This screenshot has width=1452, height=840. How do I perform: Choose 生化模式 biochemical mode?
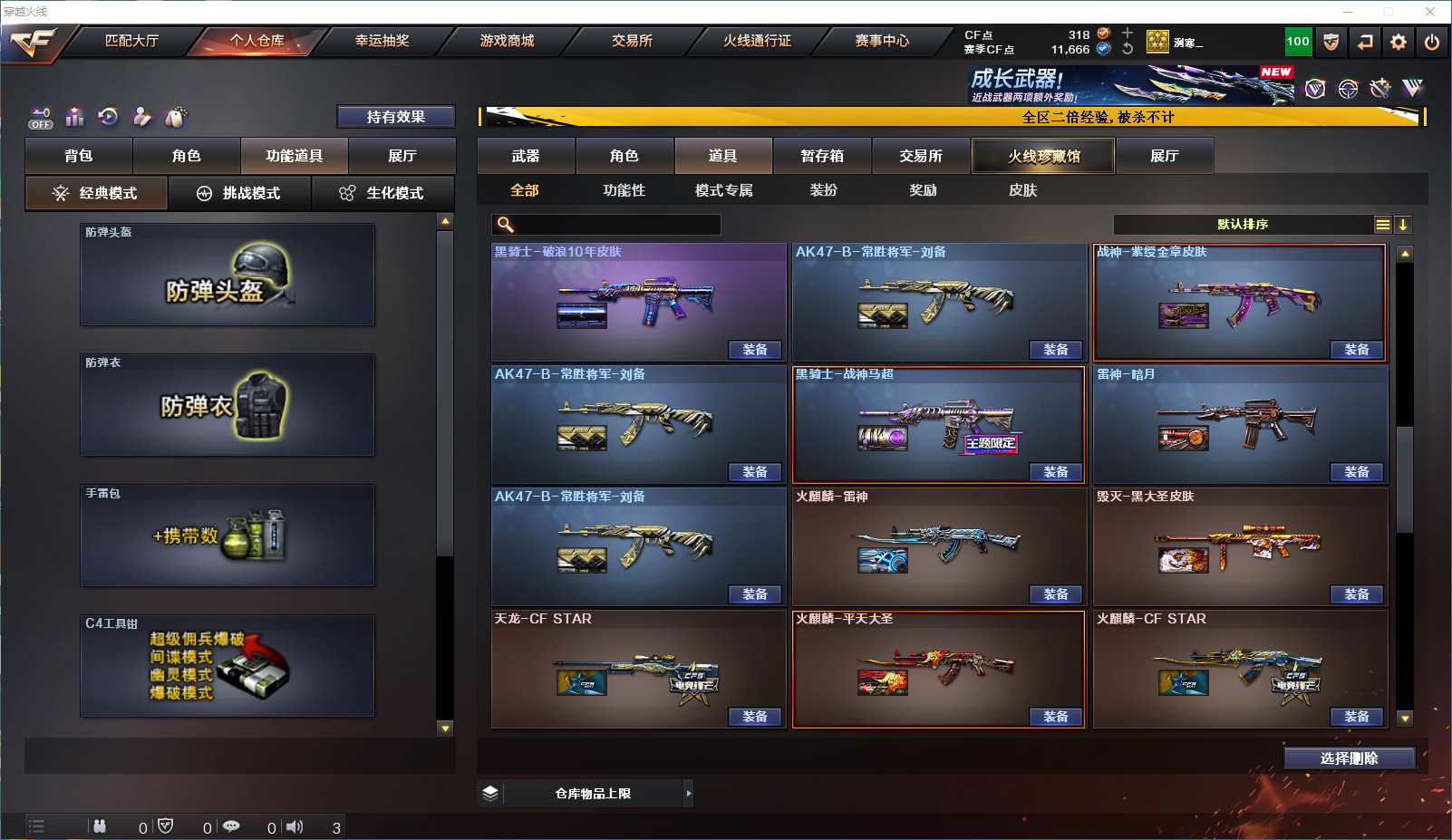(x=382, y=193)
